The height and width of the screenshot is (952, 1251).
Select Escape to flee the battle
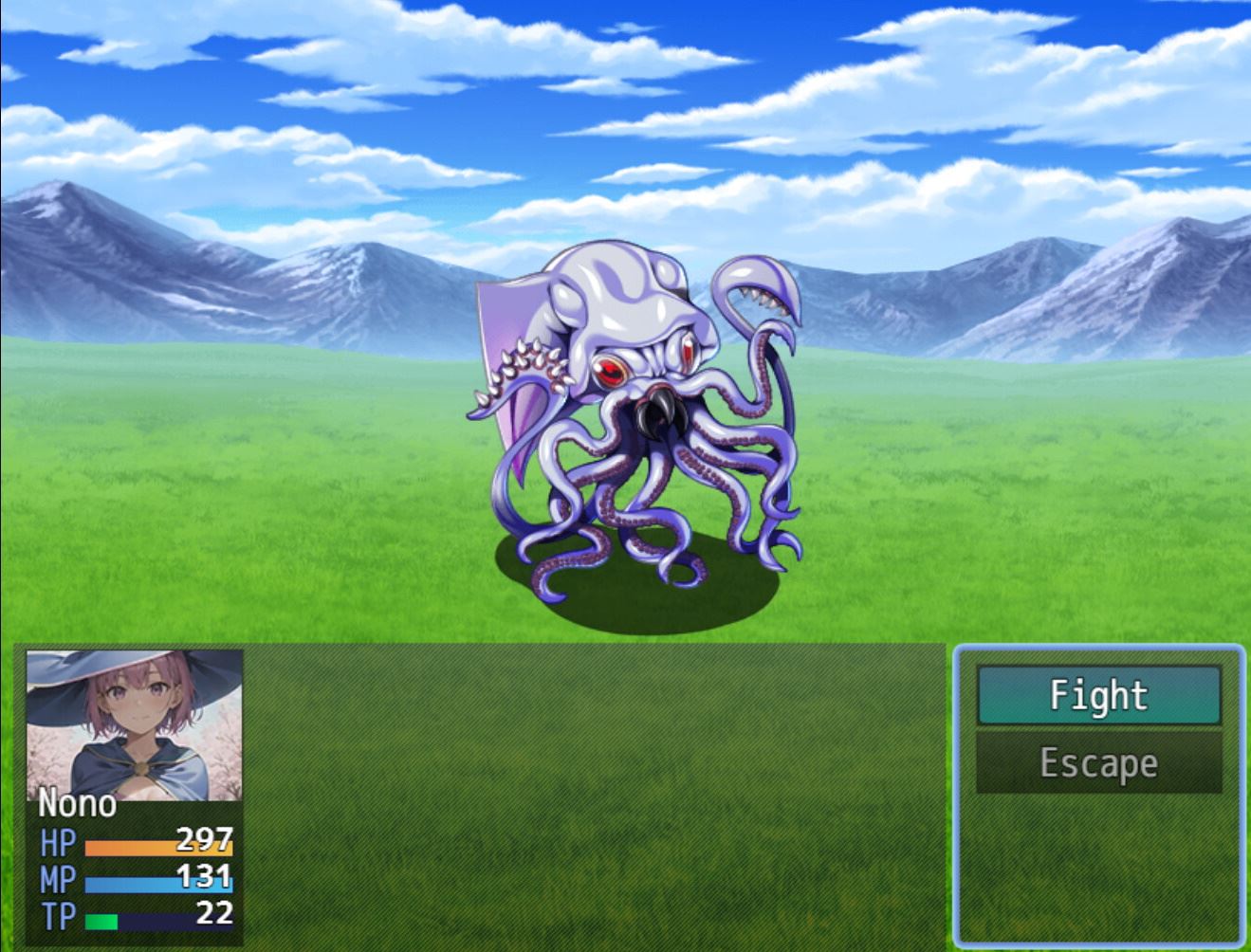[x=1098, y=762]
